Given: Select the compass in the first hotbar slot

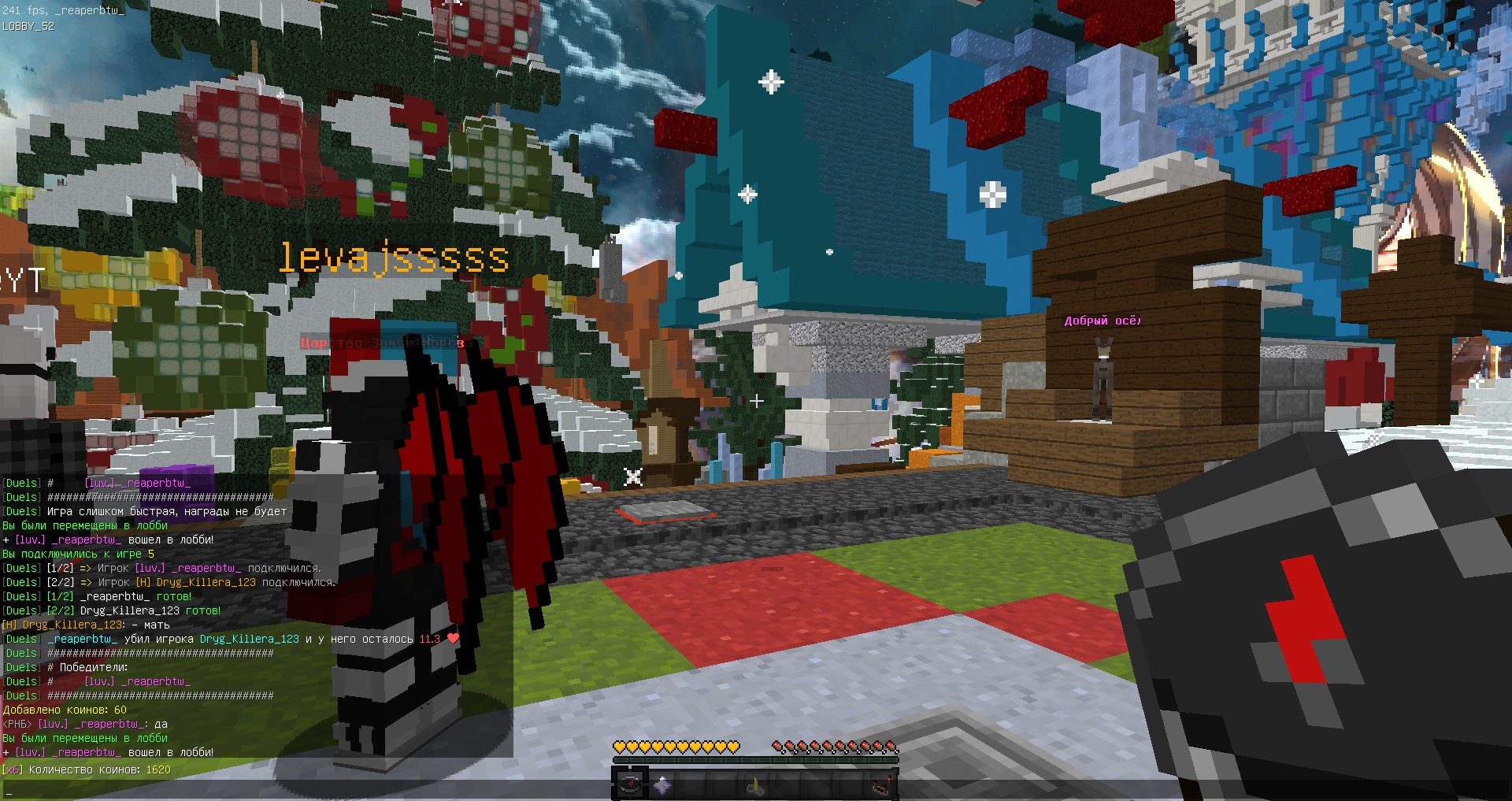Looking at the screenshot, I should 630,784.
